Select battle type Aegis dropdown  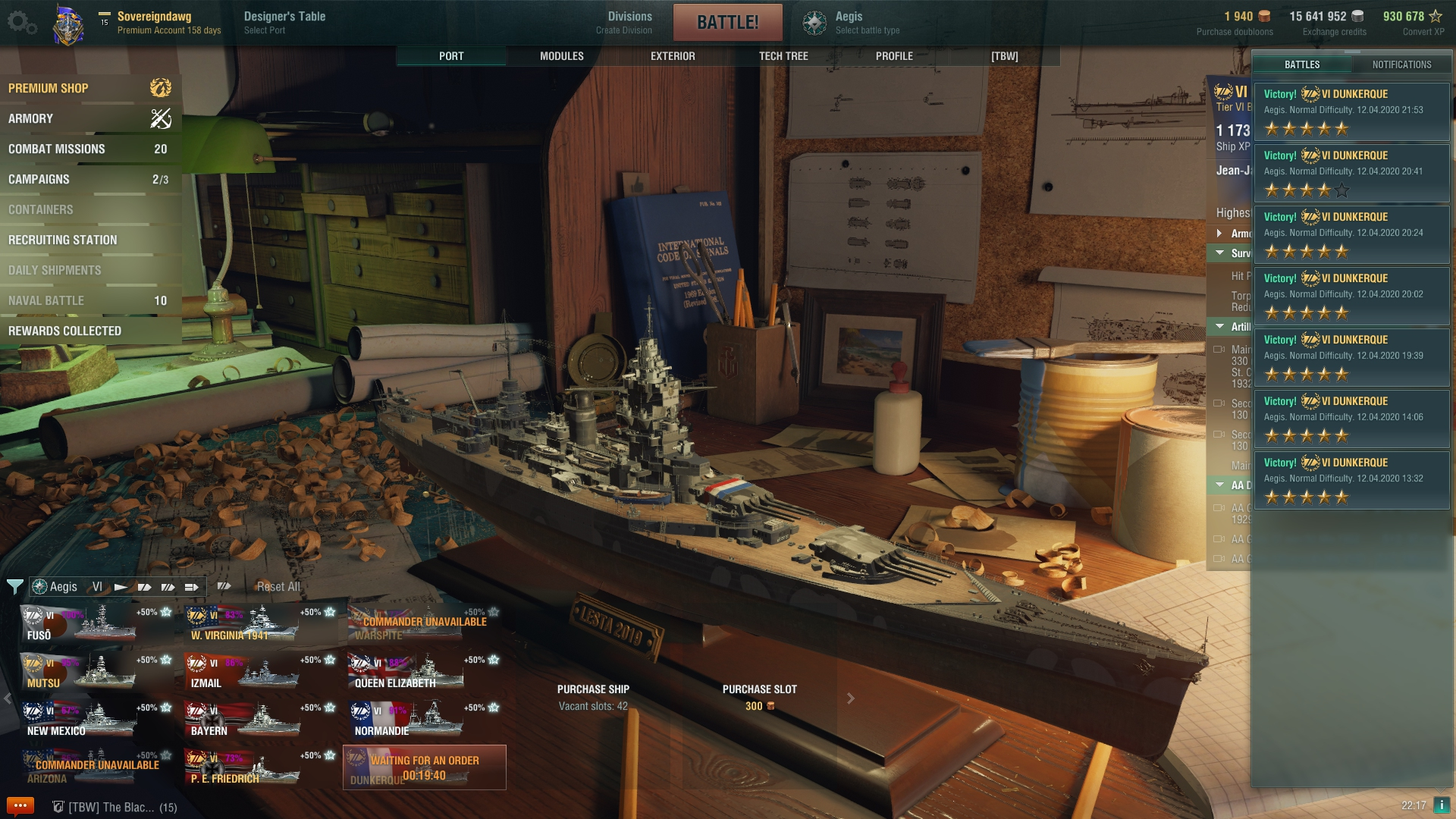(x=852, y=22)
